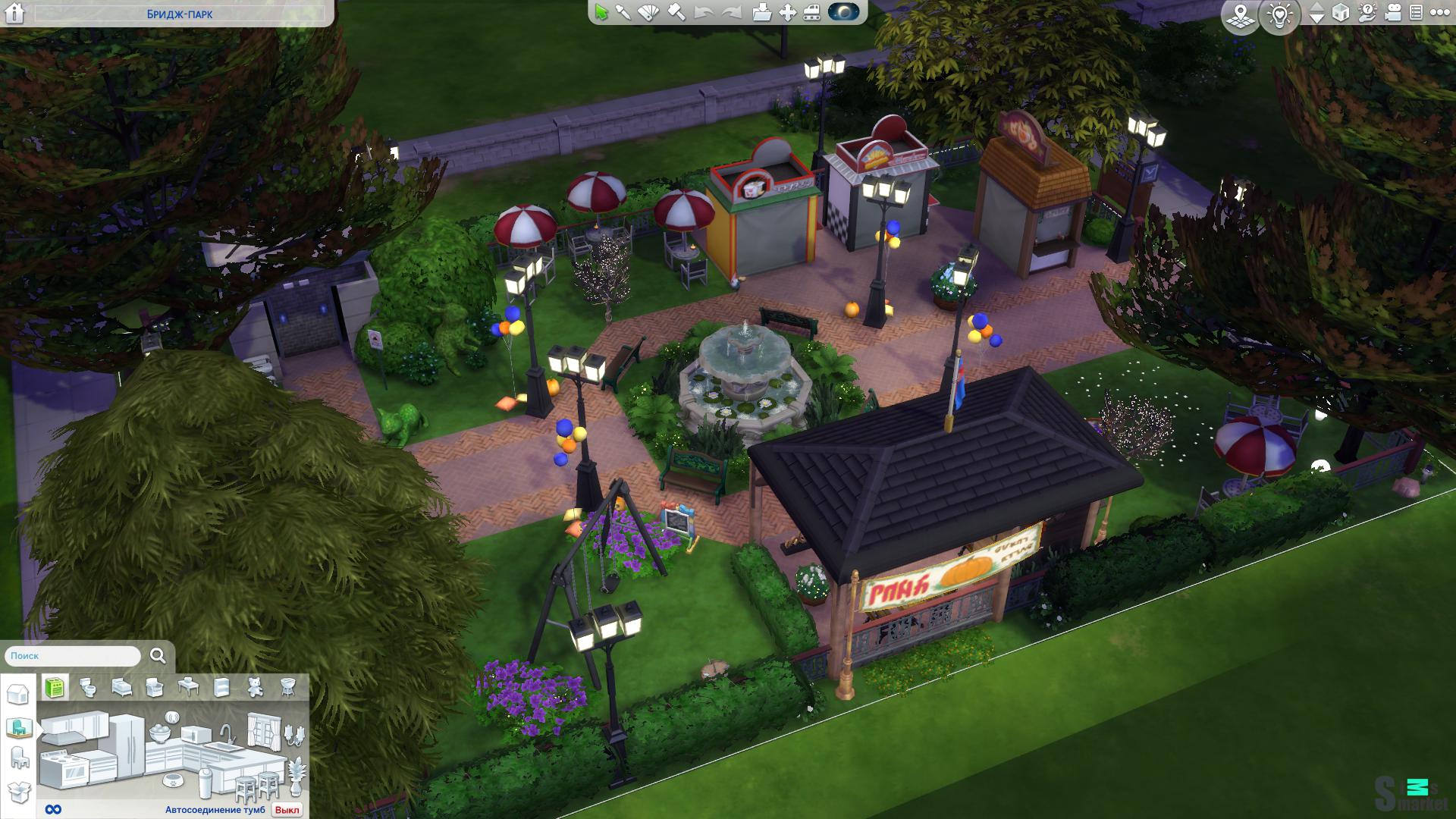Open the camera controls icon
The width and height of the screenshot is (1456, 819).
[1393, 13]
